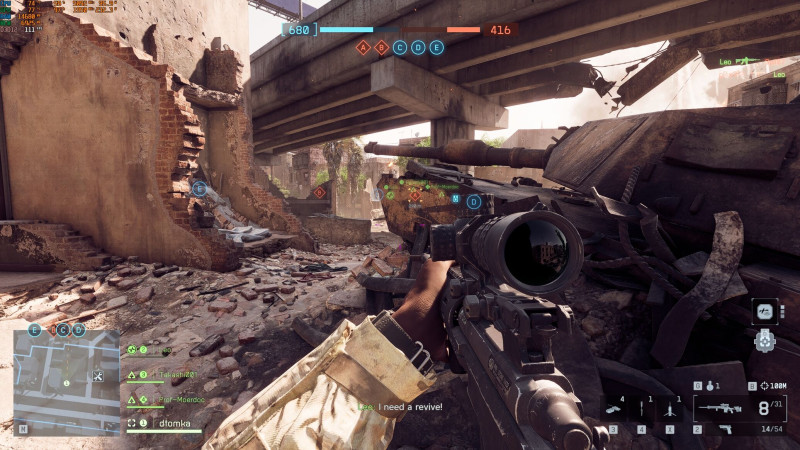The image size is (800, 450).
Task: Select the slot 3 gadget with 4 charges
Action: [612, 408]
